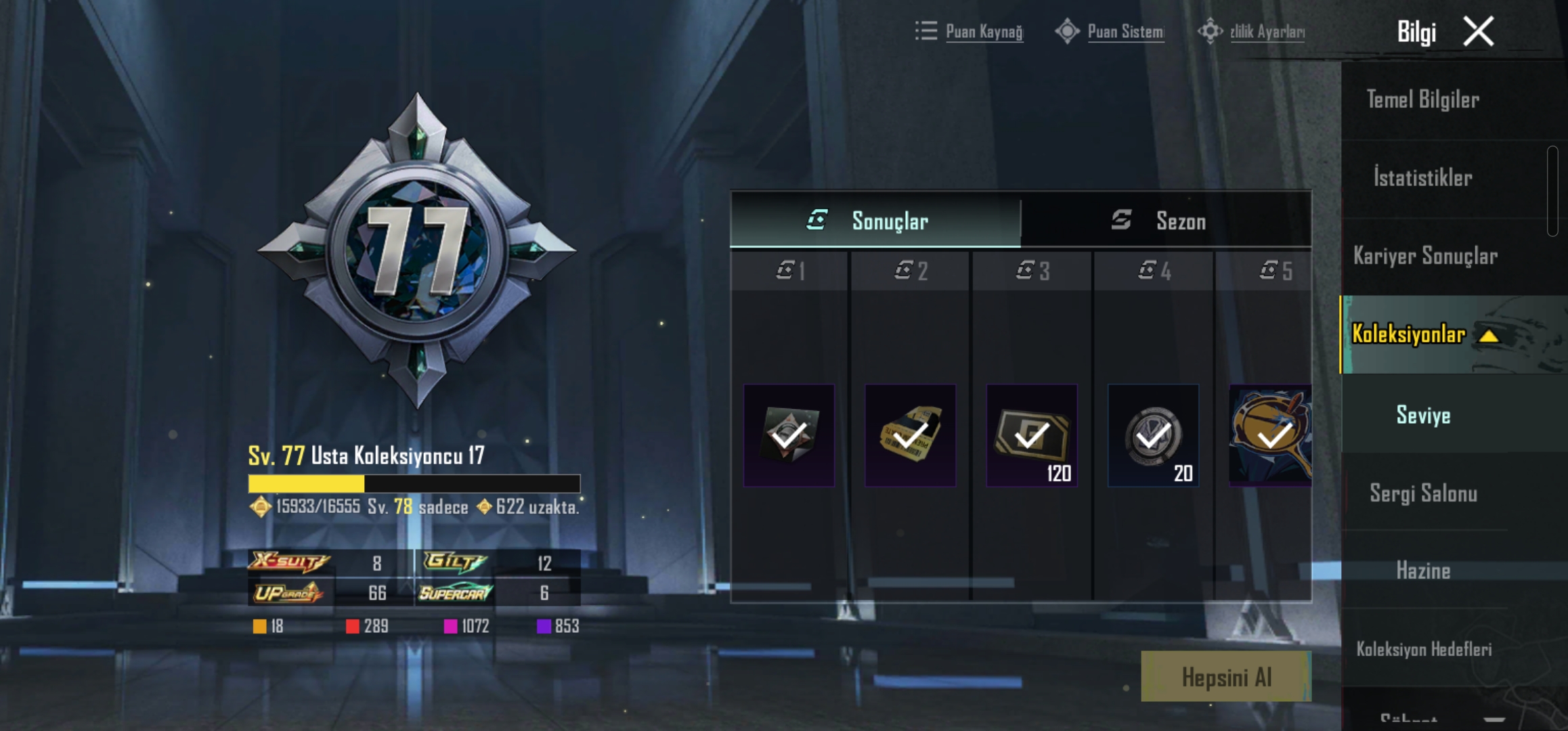Select the level 4 silver coin reward

1153,435
